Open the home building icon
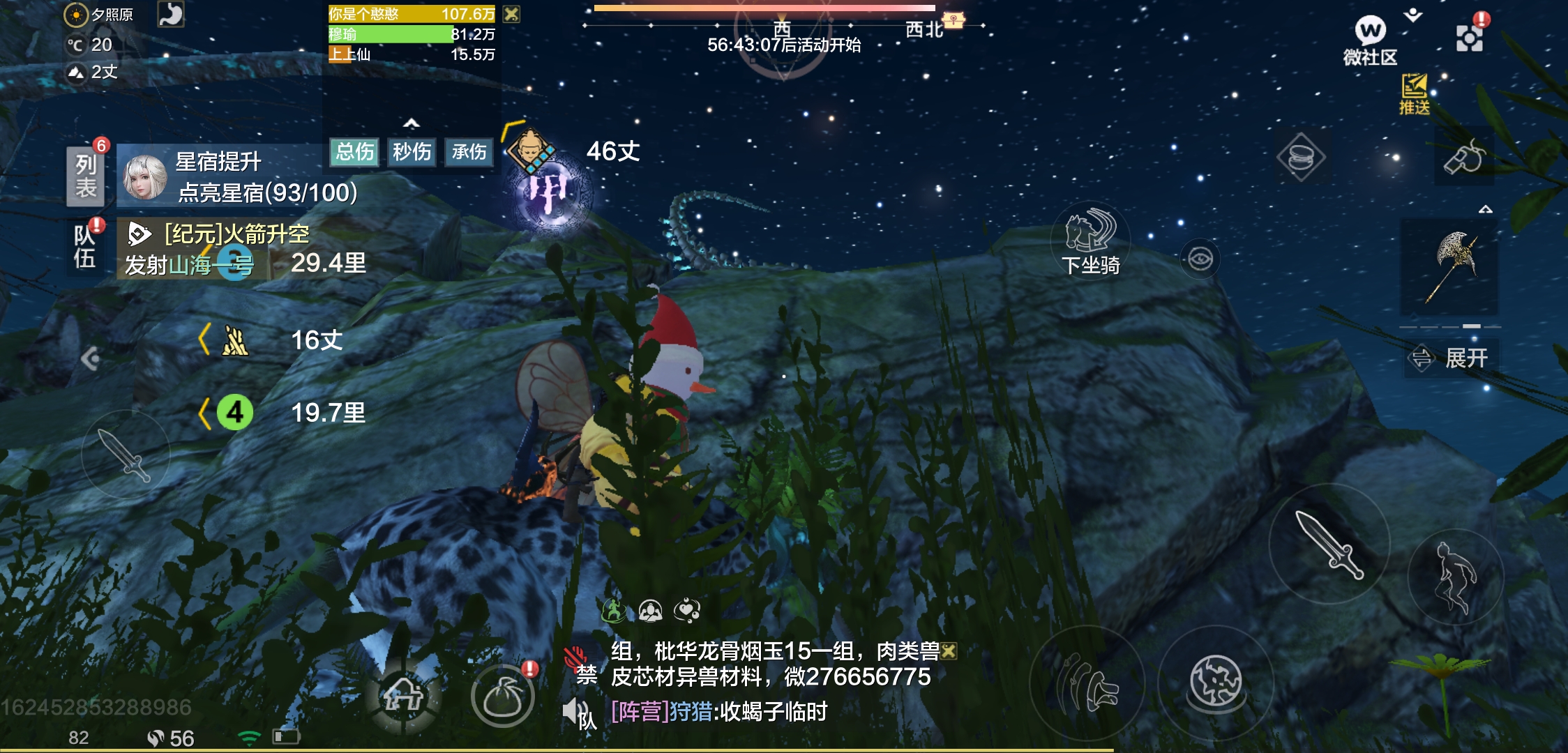The width and height of the screenshot is (1568, 753). click(x=403, y=694)
